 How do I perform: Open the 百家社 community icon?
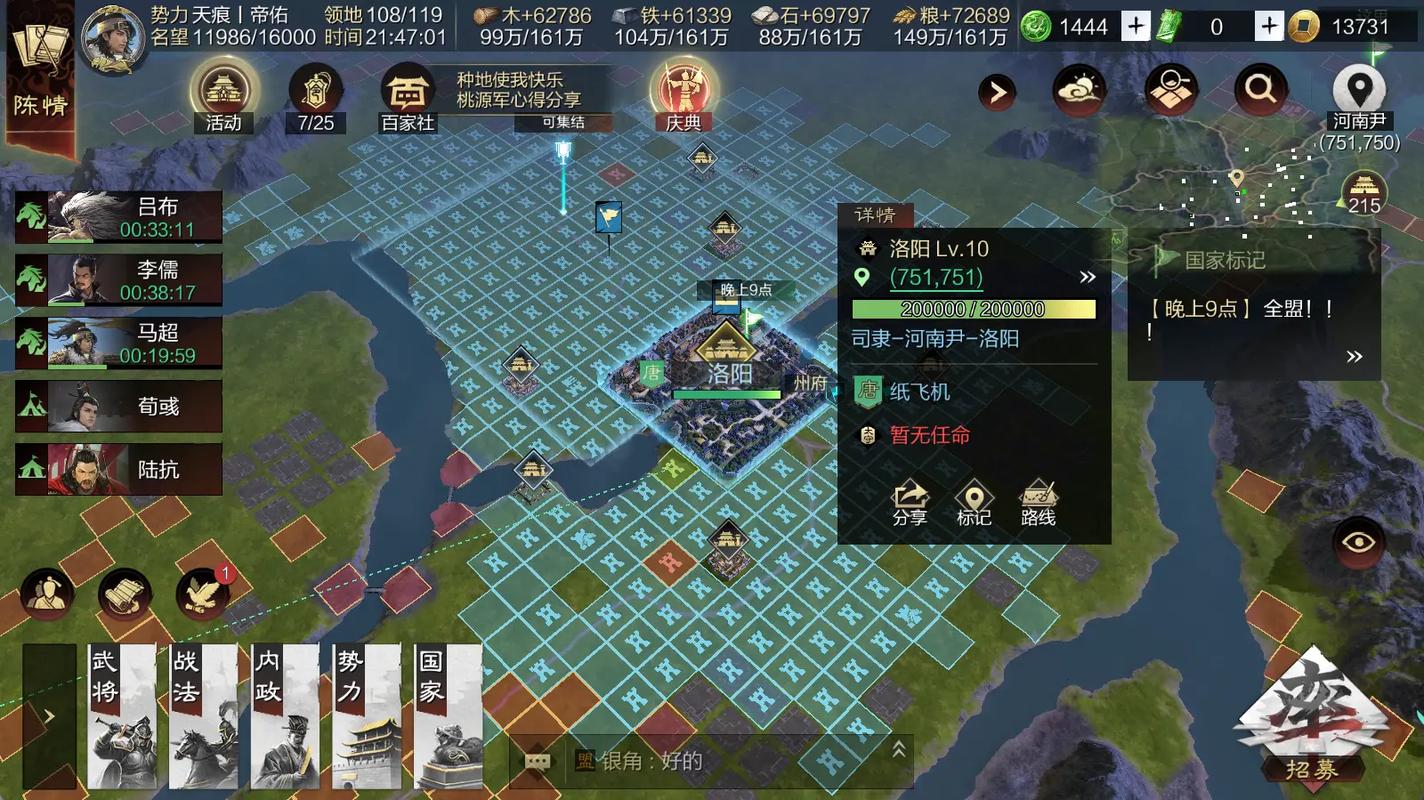coord(407,92)
